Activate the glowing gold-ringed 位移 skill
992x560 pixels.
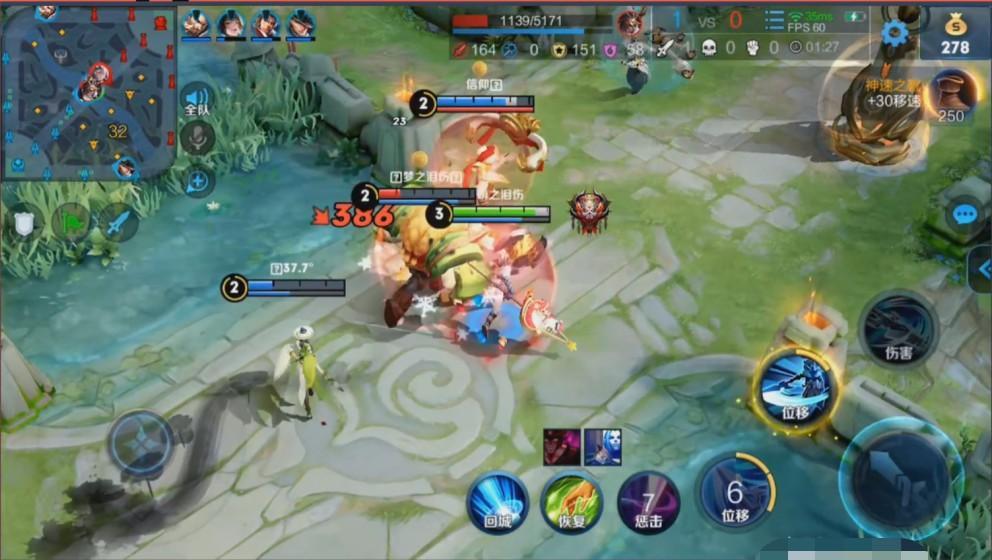coord(796,390)
